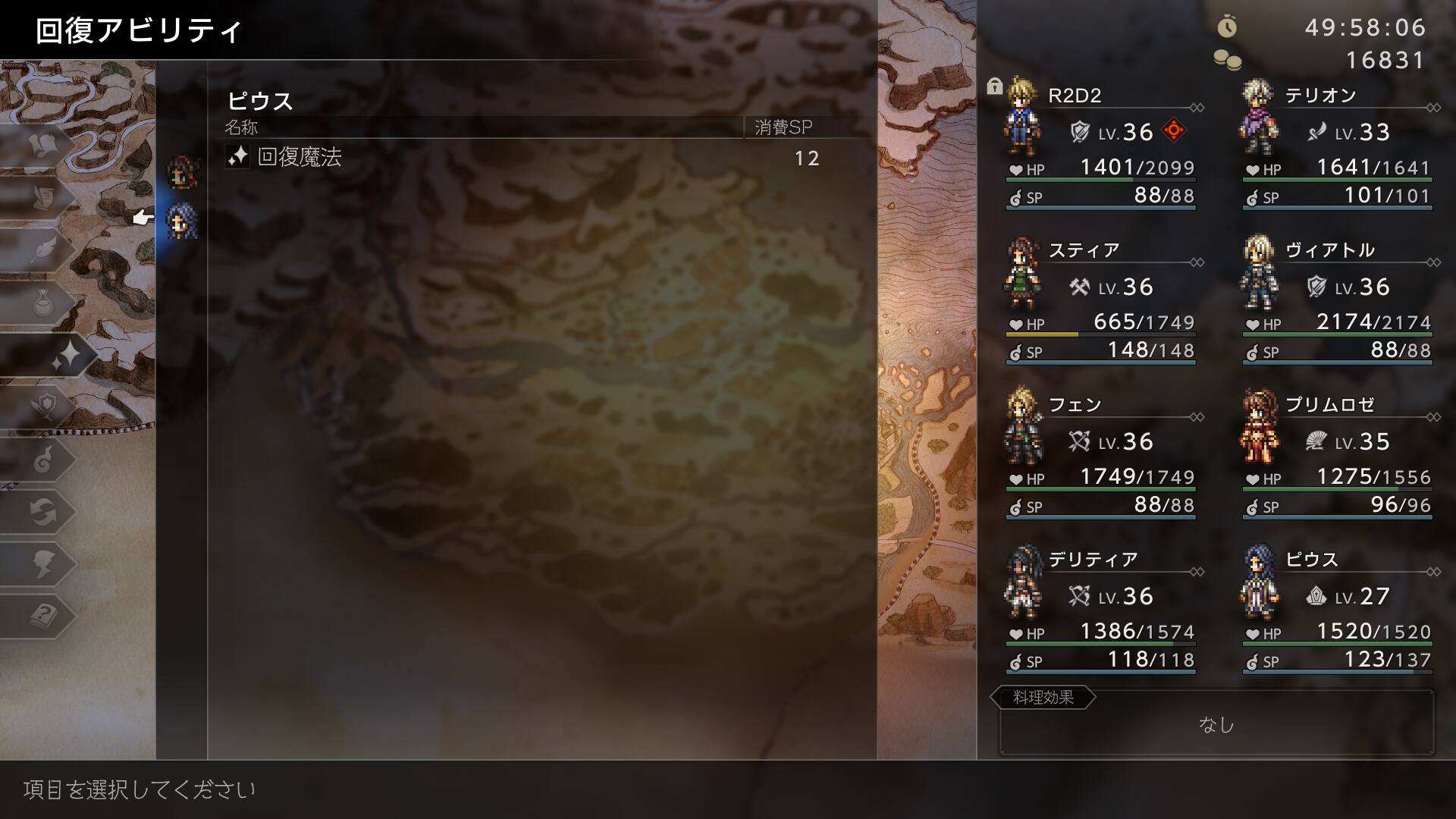Select スティア with low HP

(1100, 299)
